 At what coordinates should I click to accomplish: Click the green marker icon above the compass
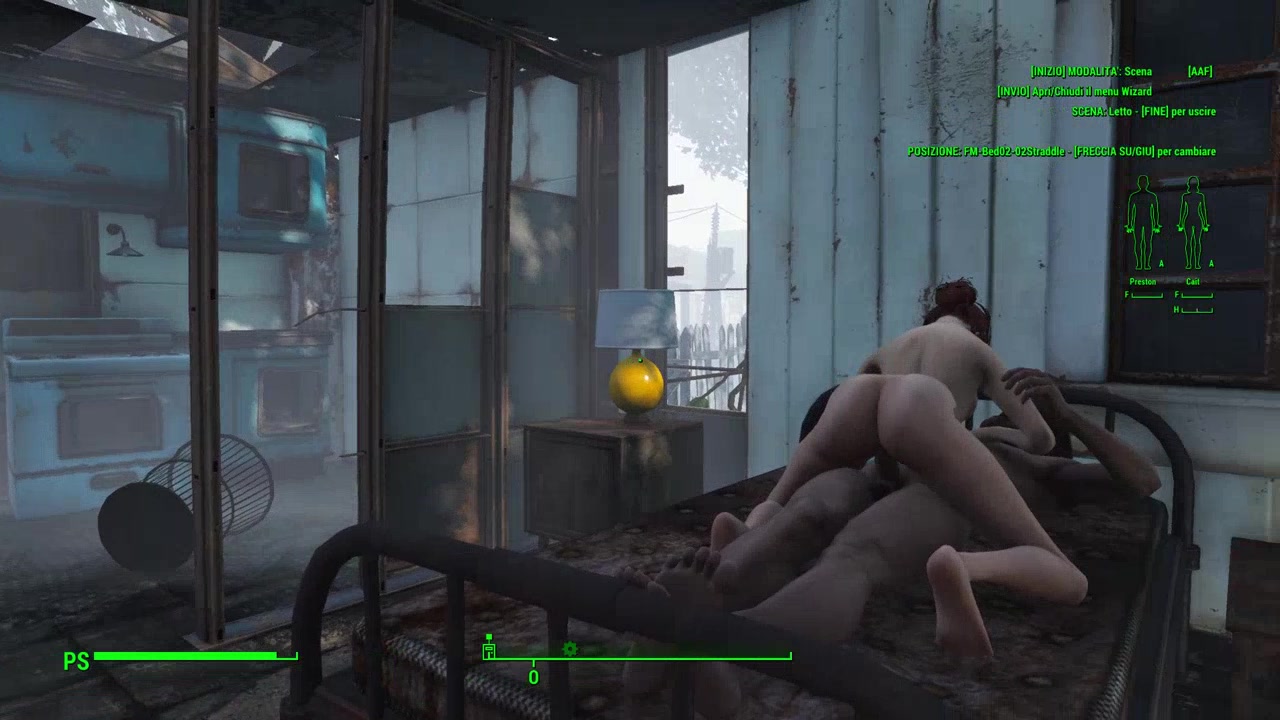point(489,648)
